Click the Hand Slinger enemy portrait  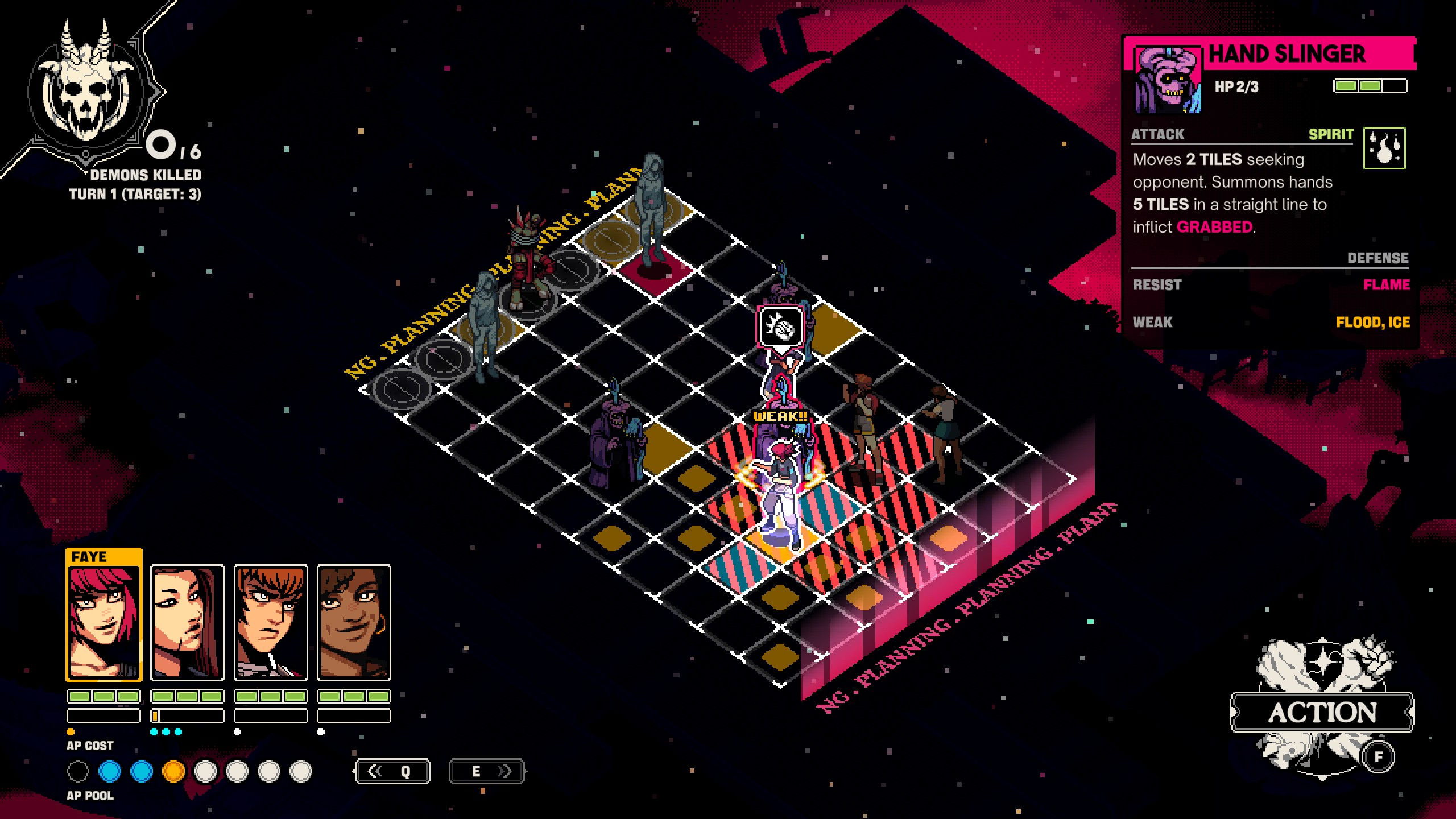(x=1168, y=80)
